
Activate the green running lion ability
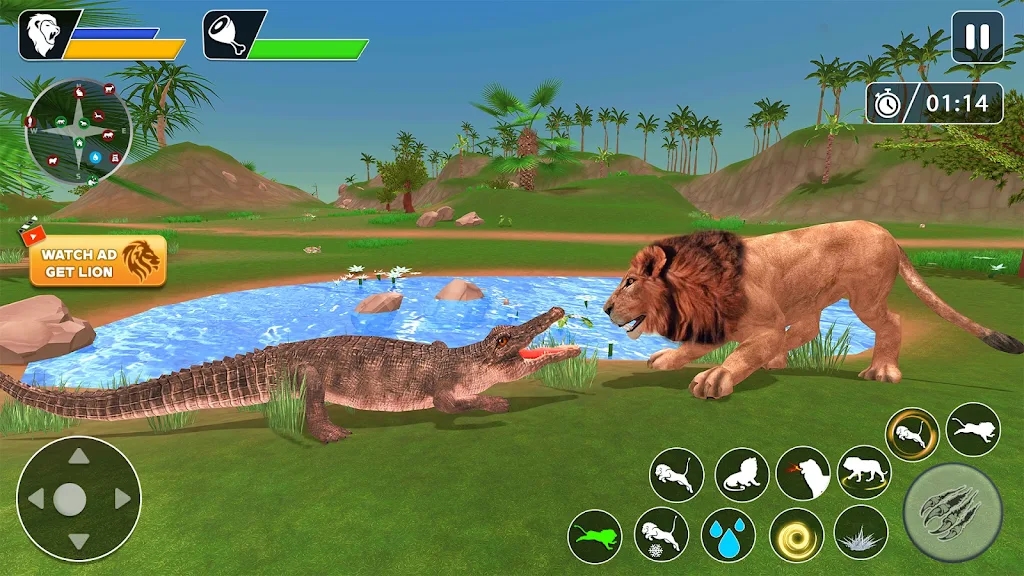click(595, 536)
